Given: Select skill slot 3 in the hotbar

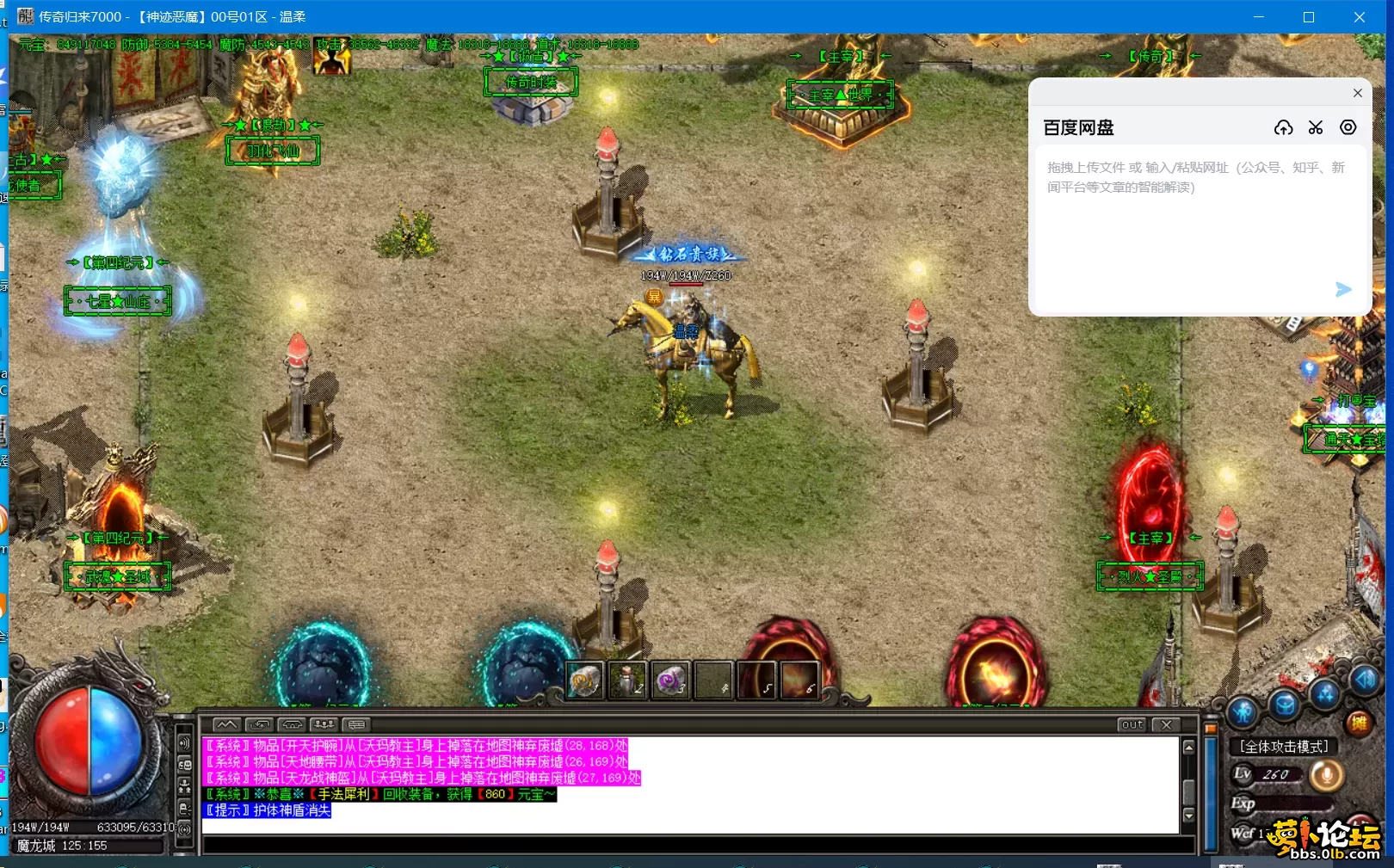Looking at the screenshot, I should pyautogui.click(x=670, y=680).
